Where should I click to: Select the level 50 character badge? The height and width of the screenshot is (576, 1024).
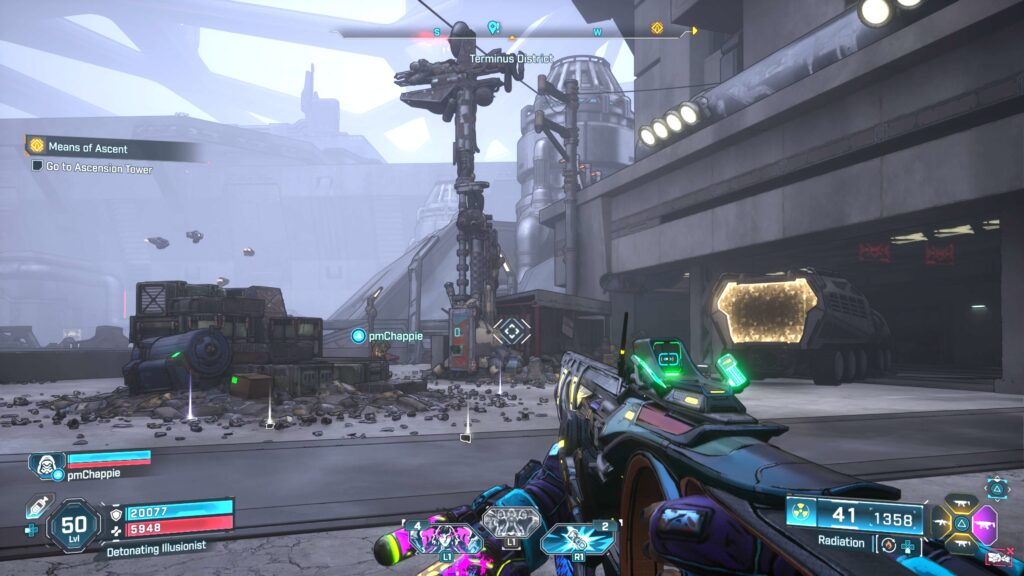pyautogui.click(x=73, y=522)
